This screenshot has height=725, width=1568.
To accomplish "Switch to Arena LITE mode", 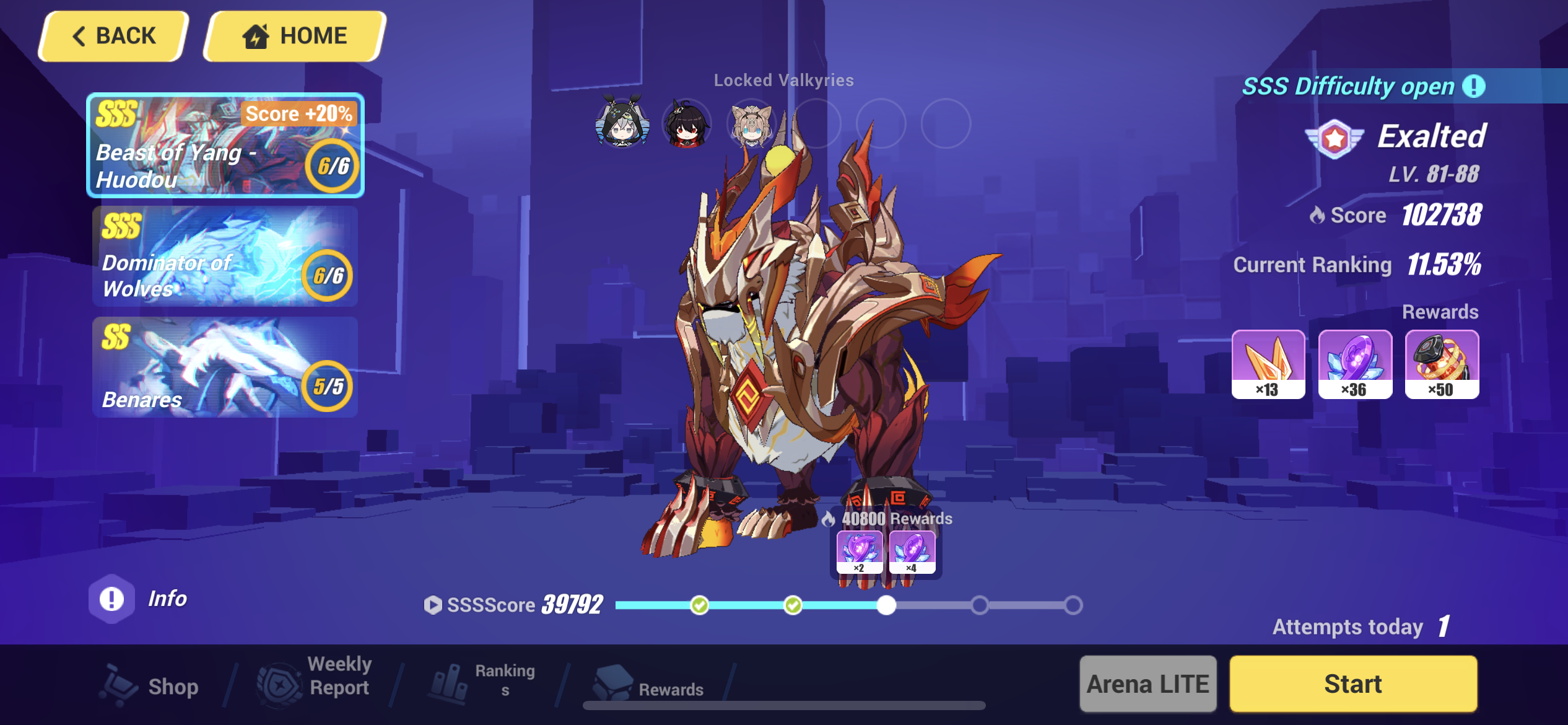I will tap(1147, 683).
